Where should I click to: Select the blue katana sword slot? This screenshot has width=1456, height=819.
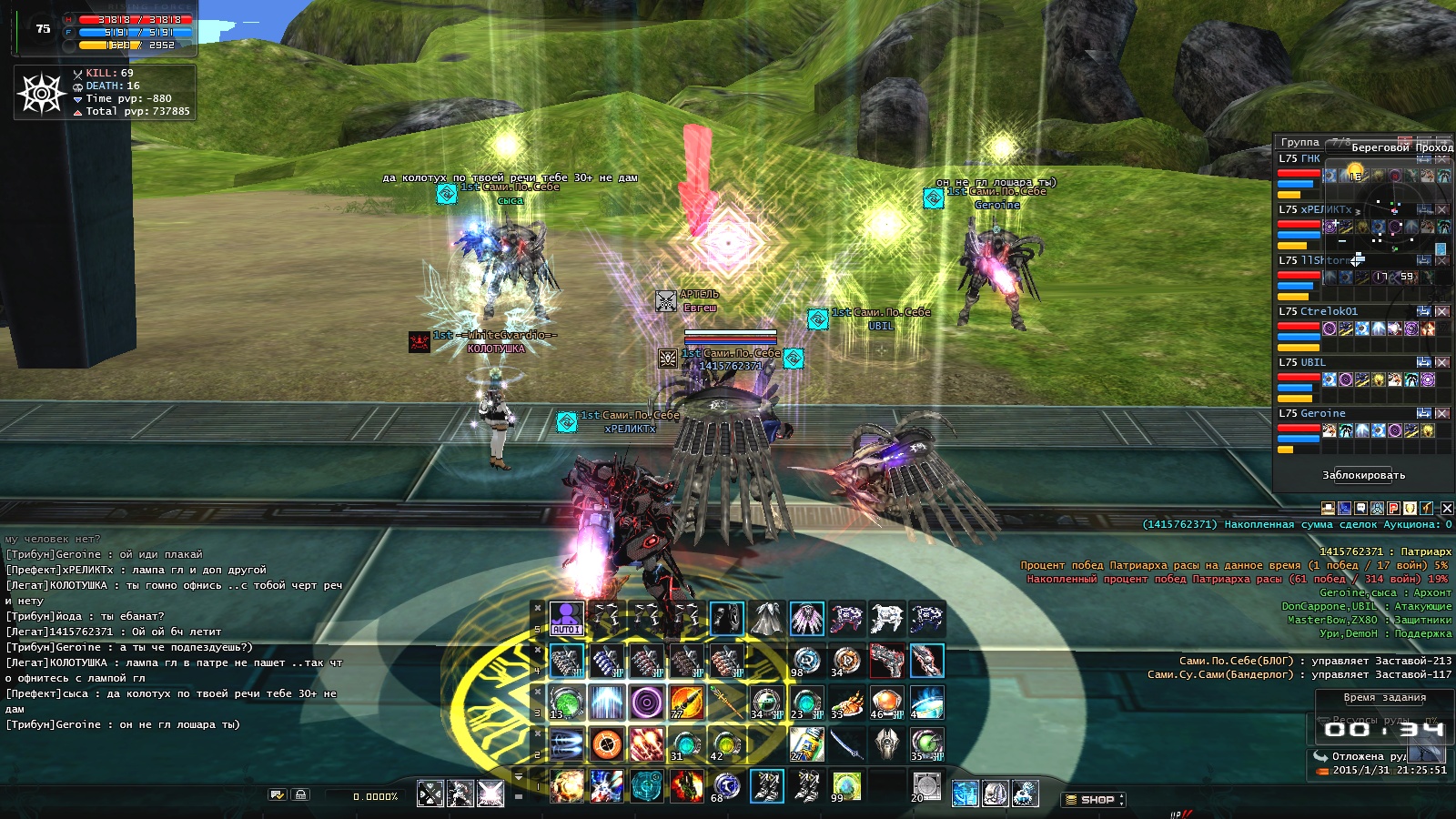(x=846, y=744)
